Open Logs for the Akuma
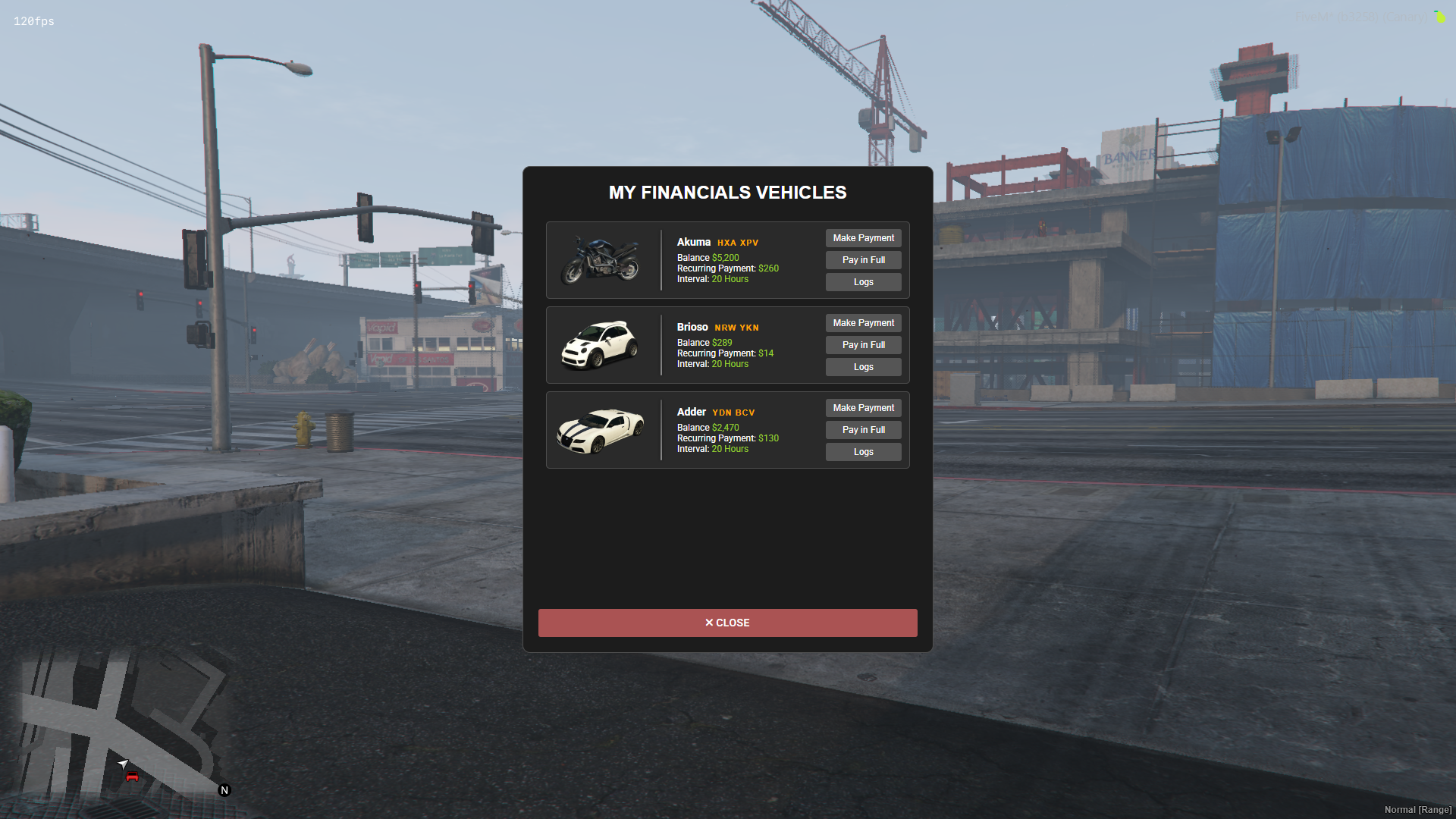This screenshot has width=1456, height=819. 863,281
